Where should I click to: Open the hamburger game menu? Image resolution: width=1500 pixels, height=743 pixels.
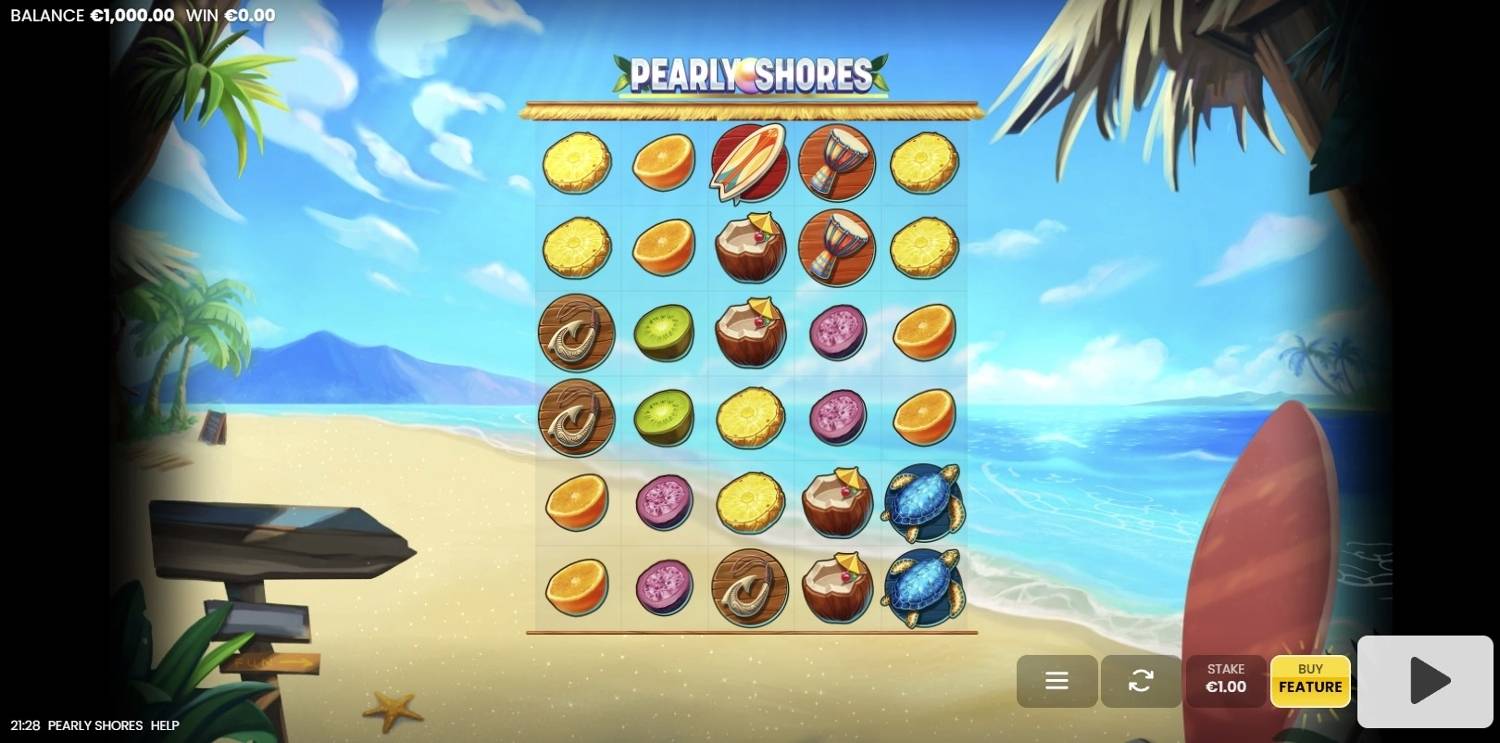pyautogui.click(x=1056, y=681)
